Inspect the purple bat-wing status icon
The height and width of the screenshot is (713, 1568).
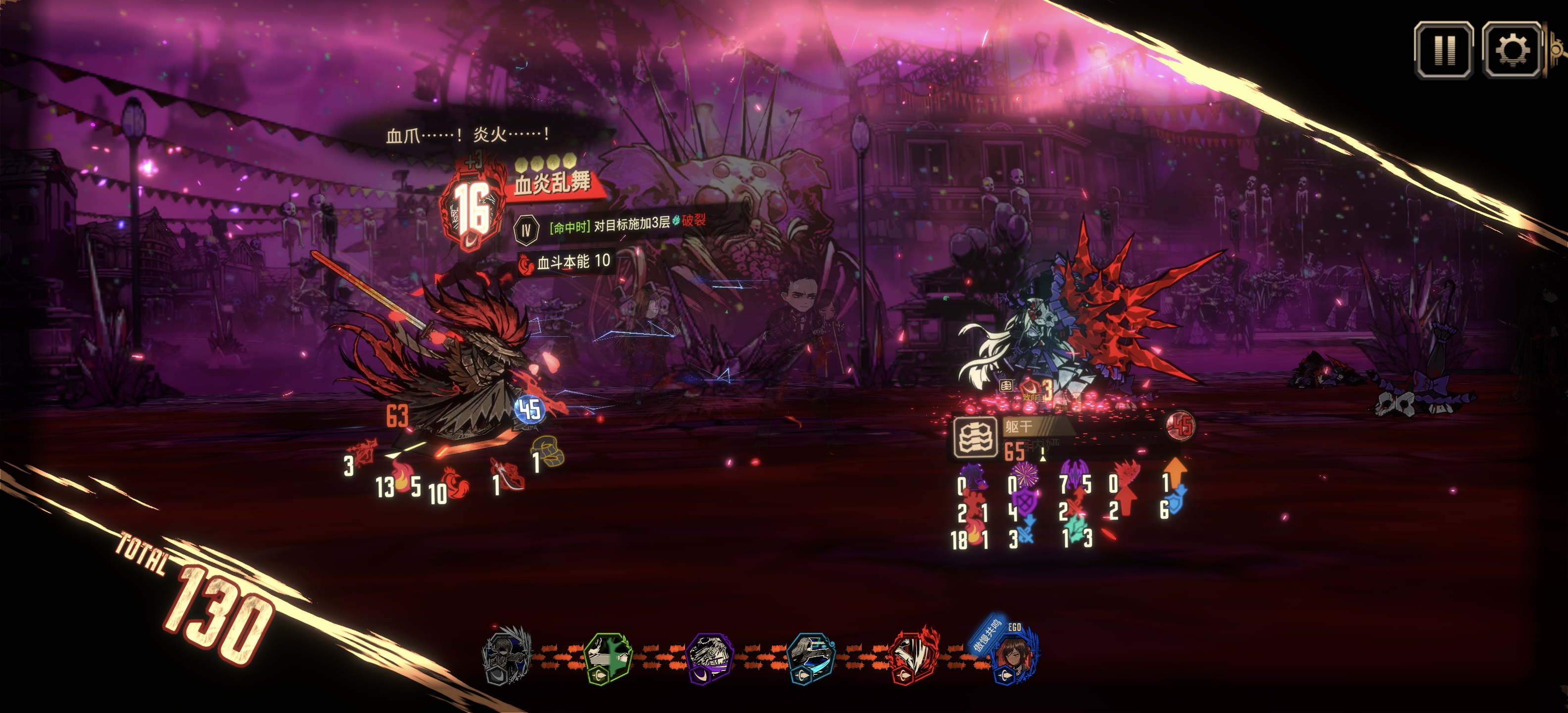click(x=1075, y=473)
